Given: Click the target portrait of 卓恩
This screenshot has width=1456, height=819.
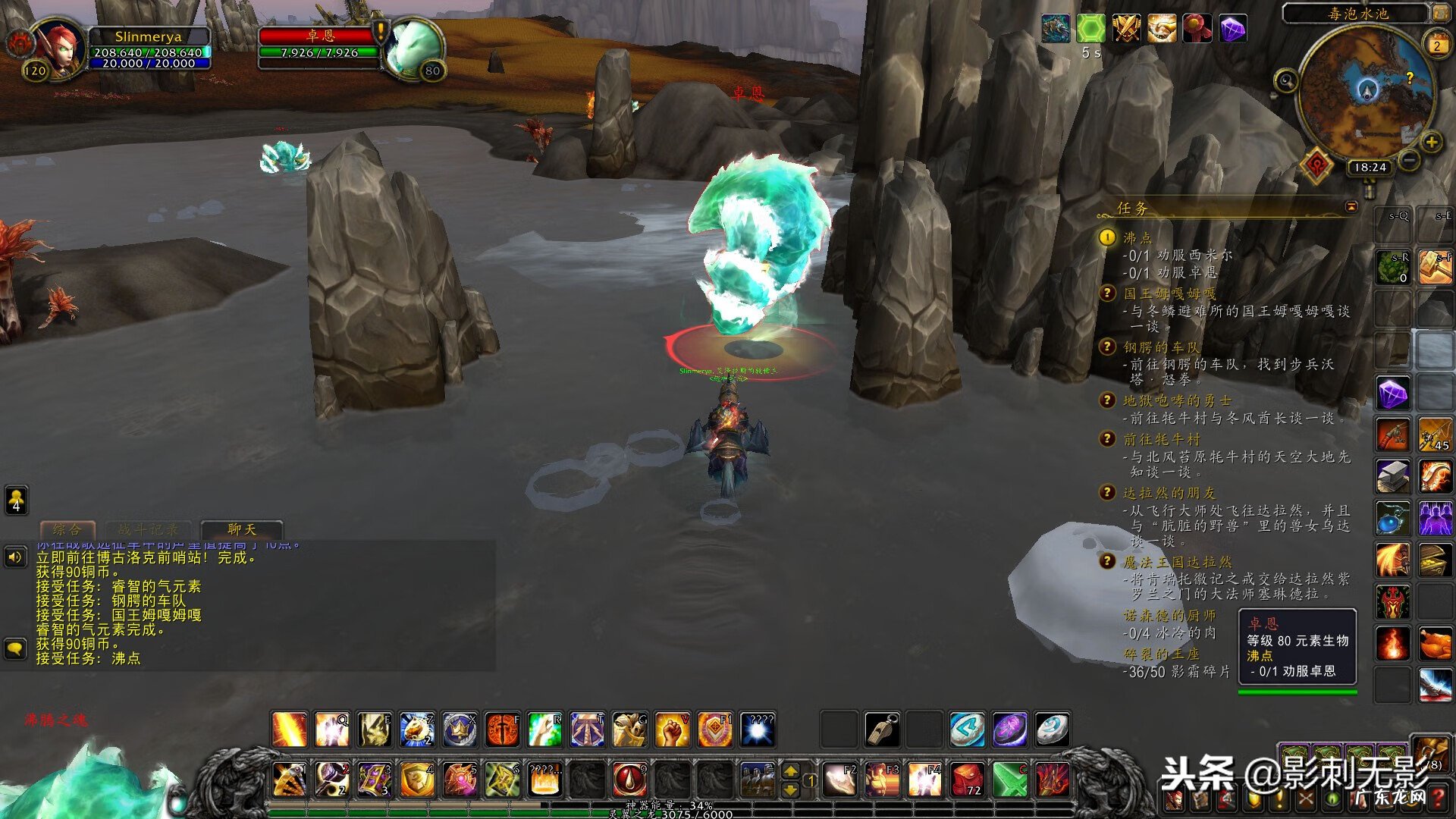Looking at the screenshot, I should (x=413, y=47).
